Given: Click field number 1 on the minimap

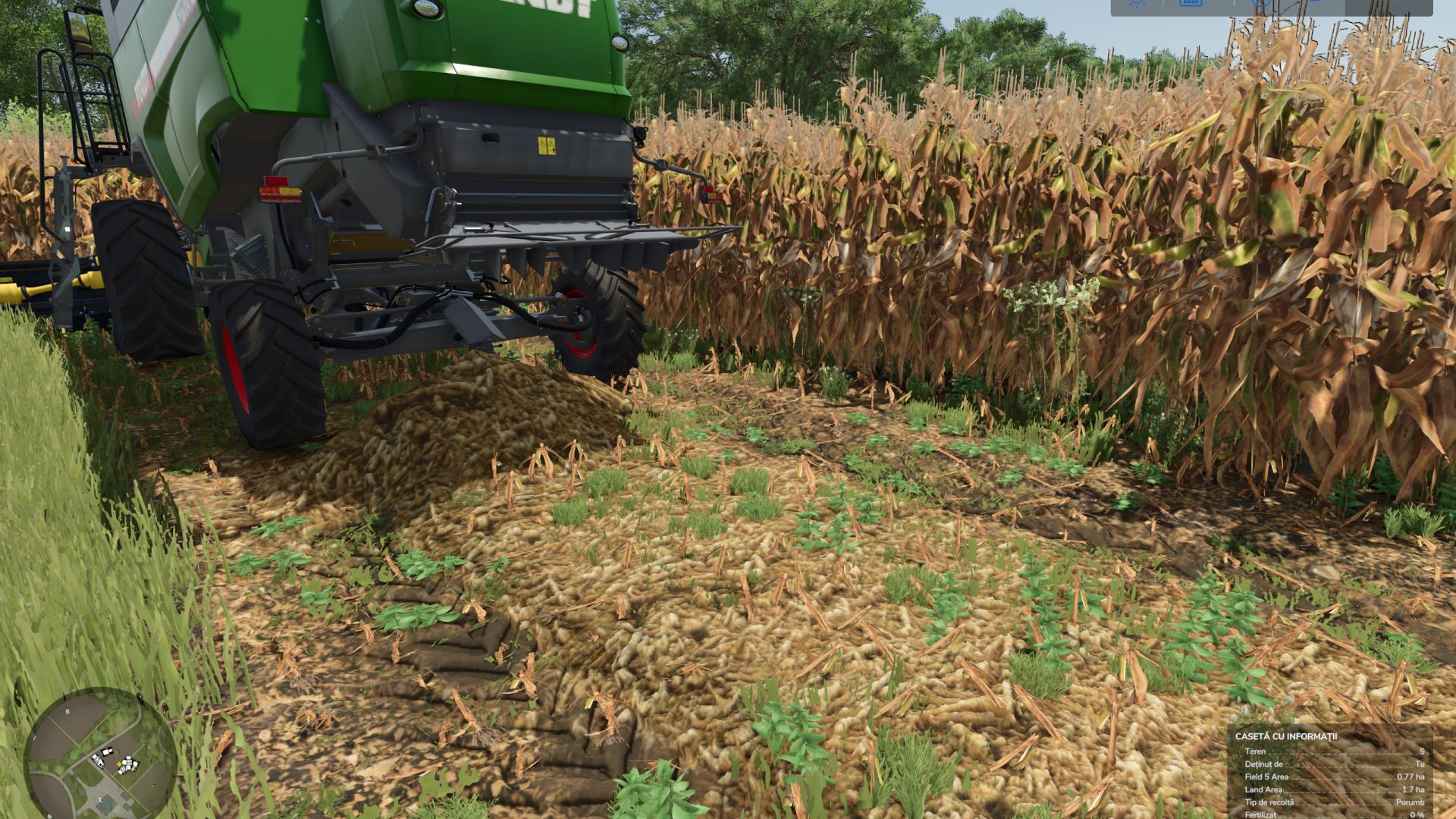Looking at the screenshot, I should pos(100,799).
